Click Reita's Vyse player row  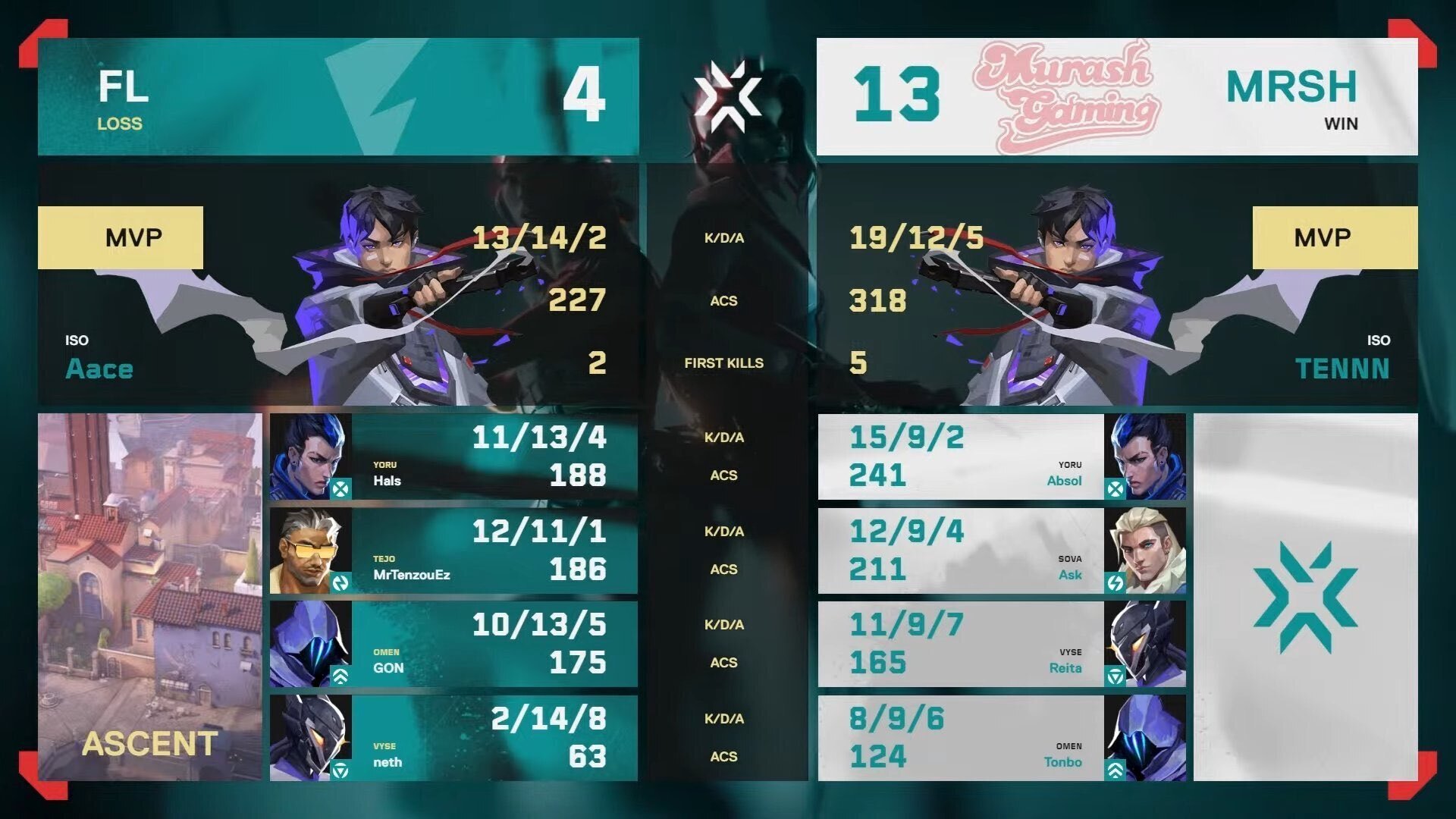[1001, 645]
